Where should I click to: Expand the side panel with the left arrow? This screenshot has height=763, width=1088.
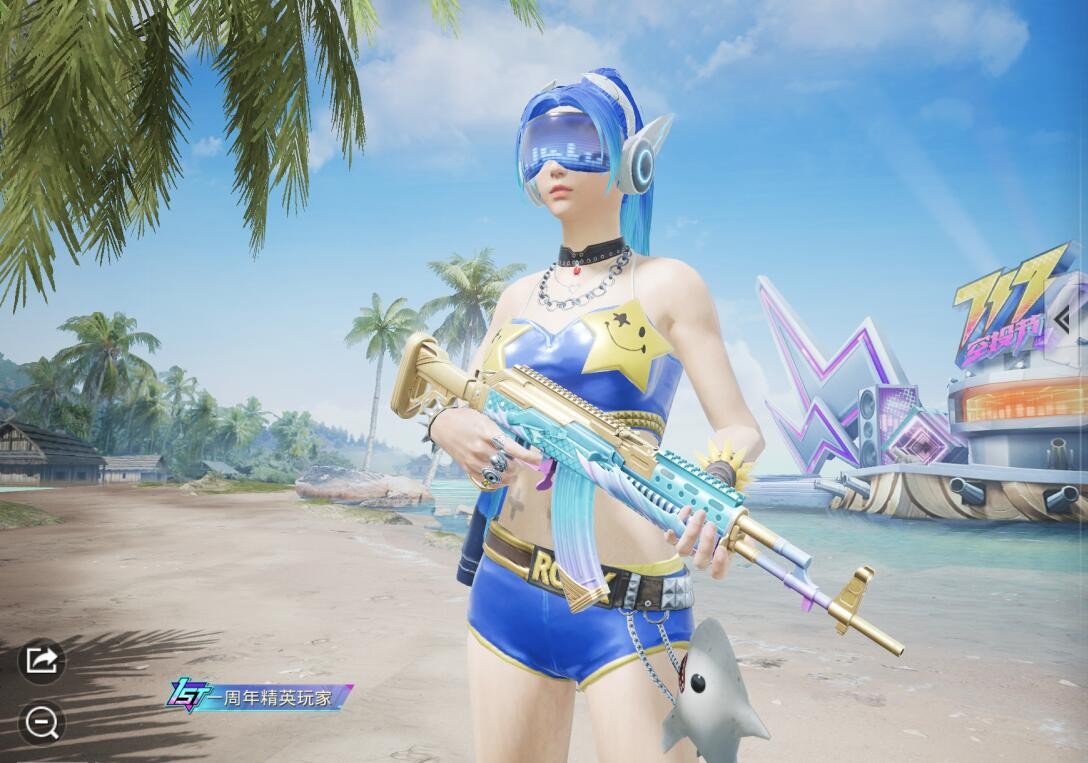(1065, 318)
